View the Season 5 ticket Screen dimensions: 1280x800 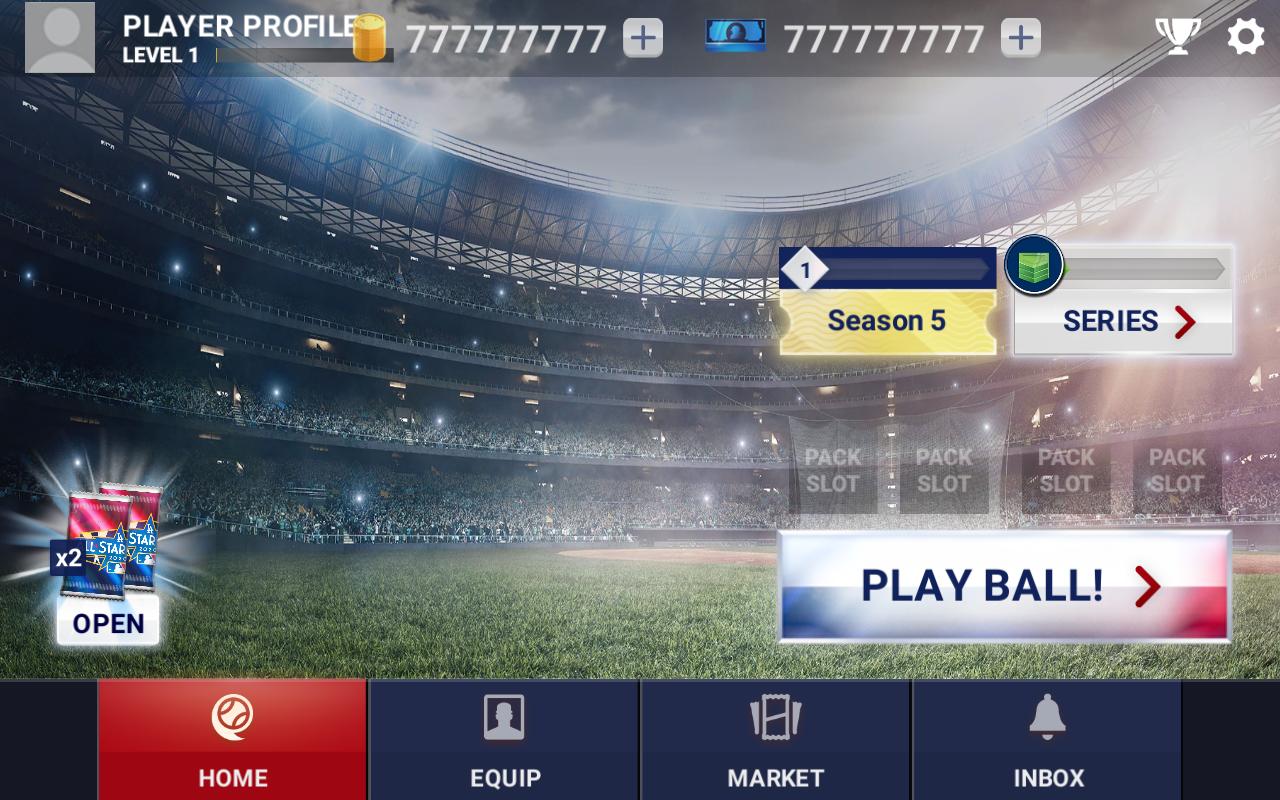coord(887,320)
